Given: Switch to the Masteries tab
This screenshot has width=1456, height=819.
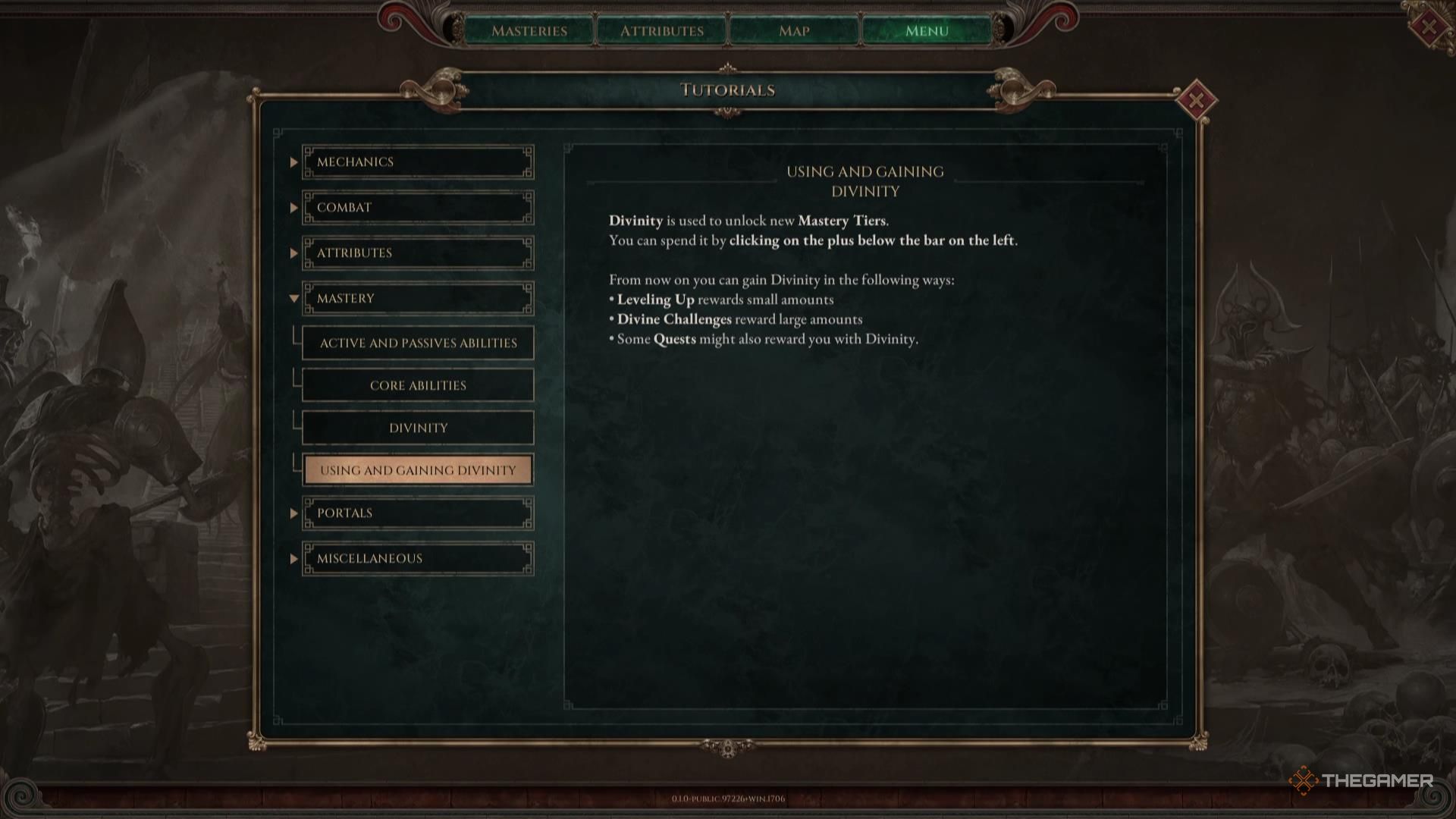Looking at the screenshot, I should (x=531, y=31).
